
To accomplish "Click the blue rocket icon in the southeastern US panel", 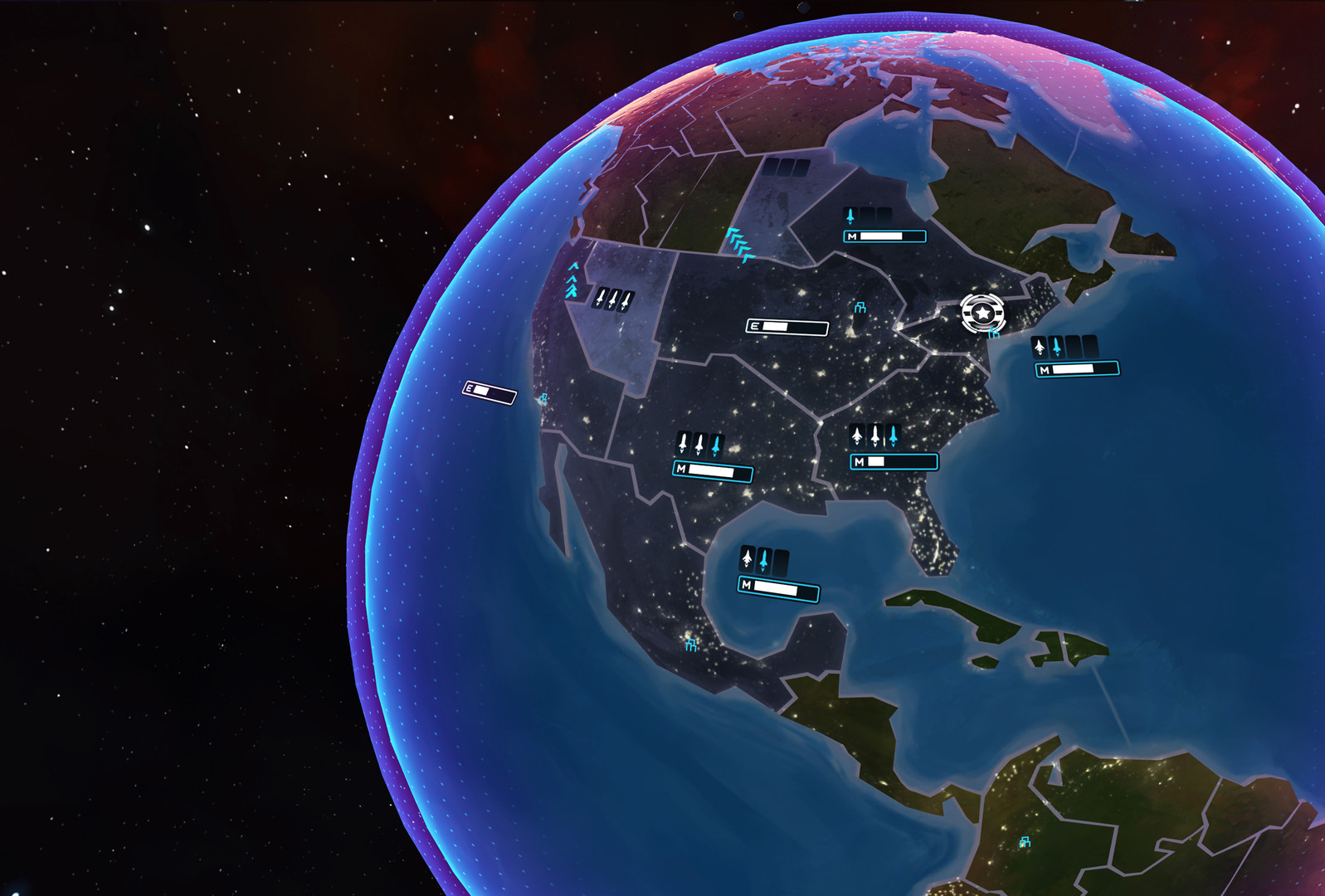I will [x=894, y=435].
